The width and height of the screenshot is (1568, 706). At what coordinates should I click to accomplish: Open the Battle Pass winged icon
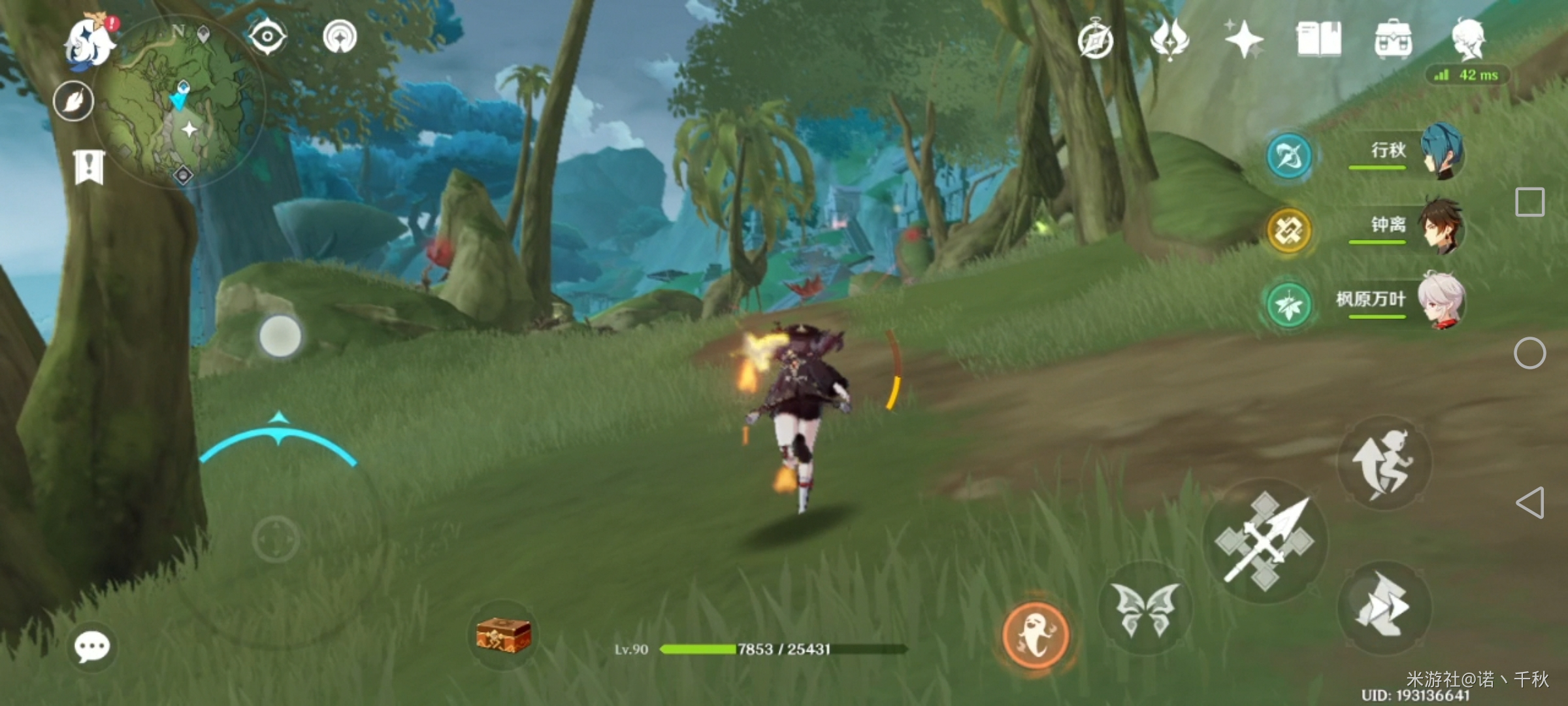[1169, 39]
